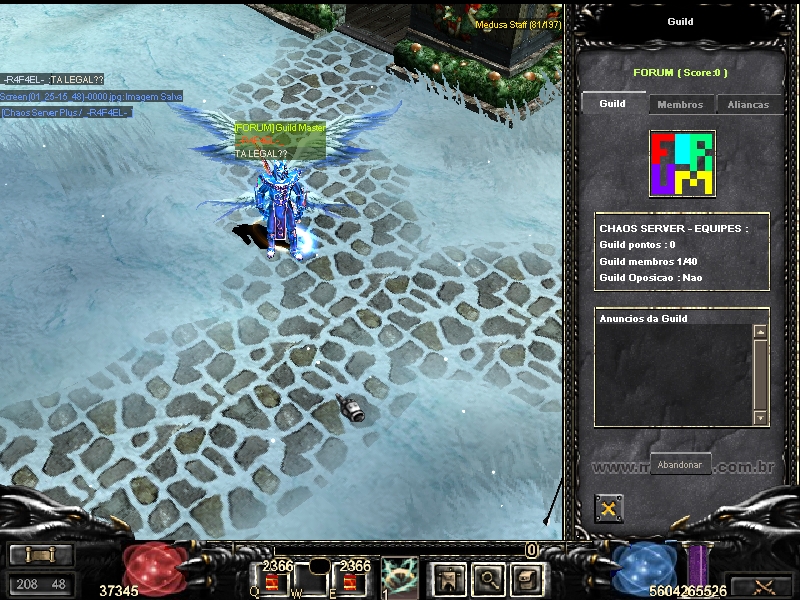Activate the lightning skill icon
The width and height of the screenshot is (800, 600).
400,577
